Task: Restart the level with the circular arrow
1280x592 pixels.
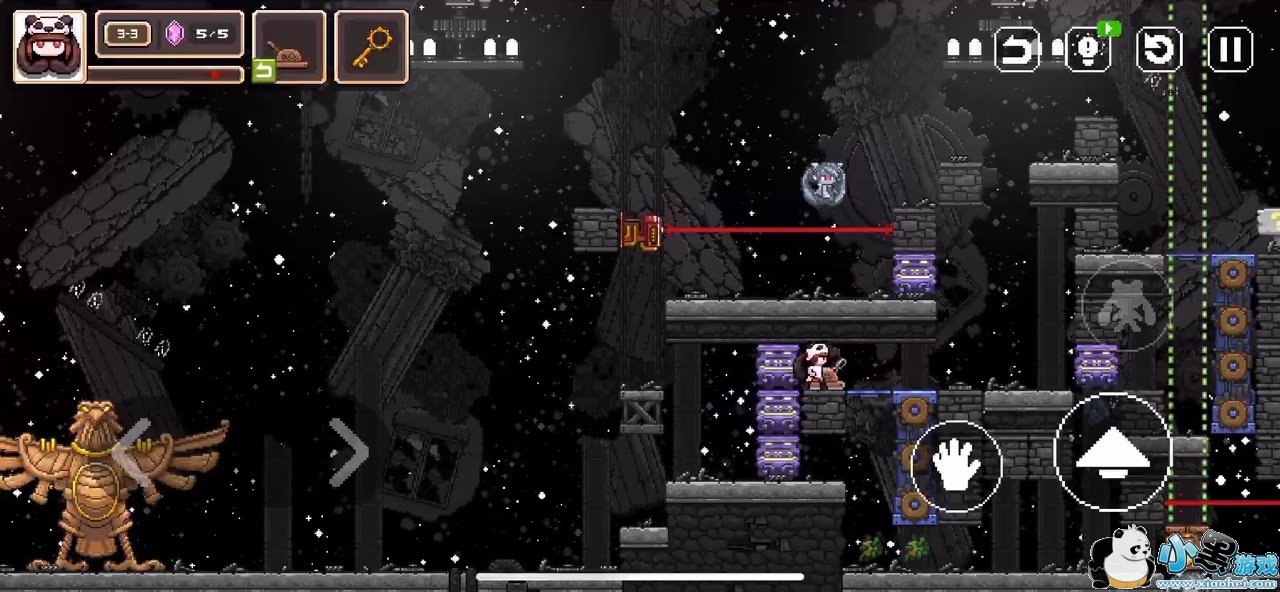Action: [1159, 49]
